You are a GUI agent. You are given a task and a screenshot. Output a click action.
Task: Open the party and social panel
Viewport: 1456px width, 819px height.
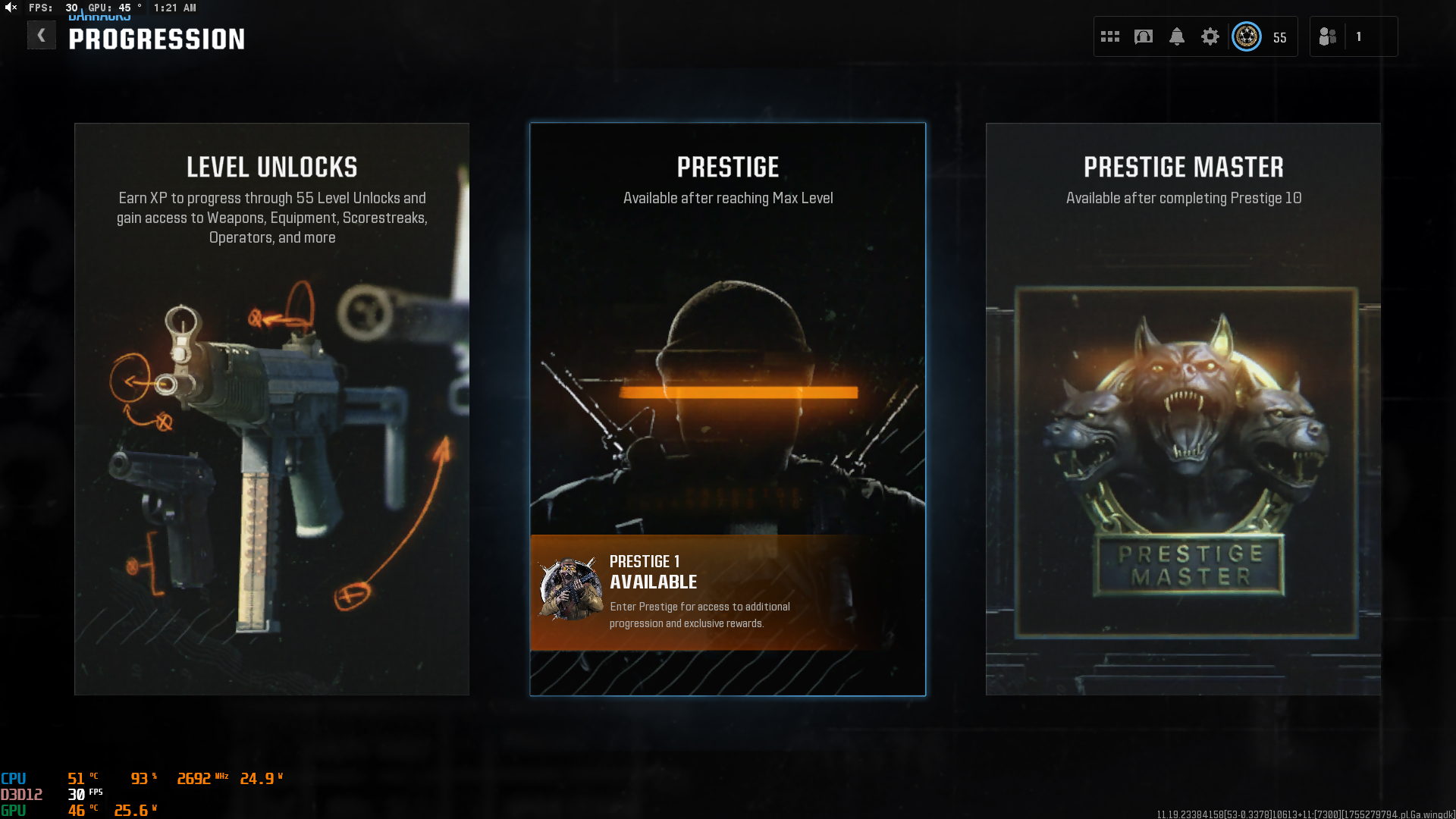(x=1328, y=36)
